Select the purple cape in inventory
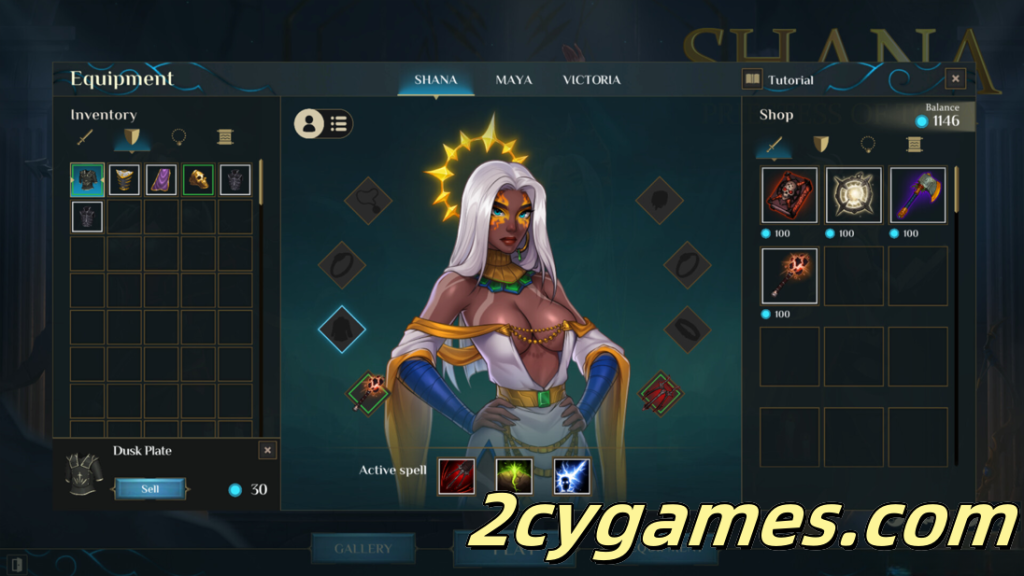 click(161, 180)
